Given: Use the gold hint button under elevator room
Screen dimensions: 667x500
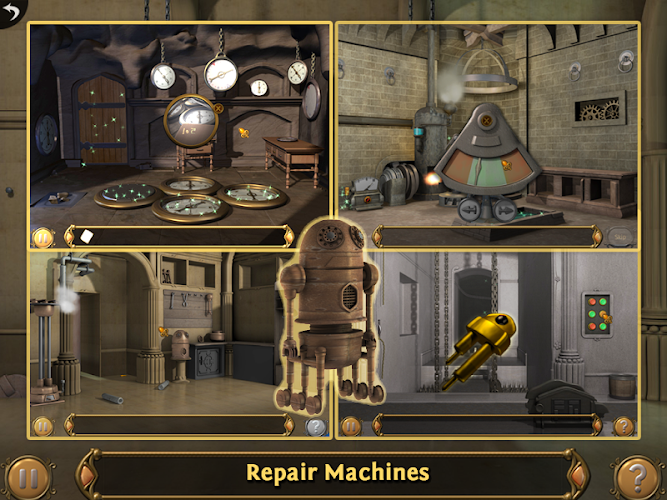Looking at the screenshot, I should click(623, 426).
